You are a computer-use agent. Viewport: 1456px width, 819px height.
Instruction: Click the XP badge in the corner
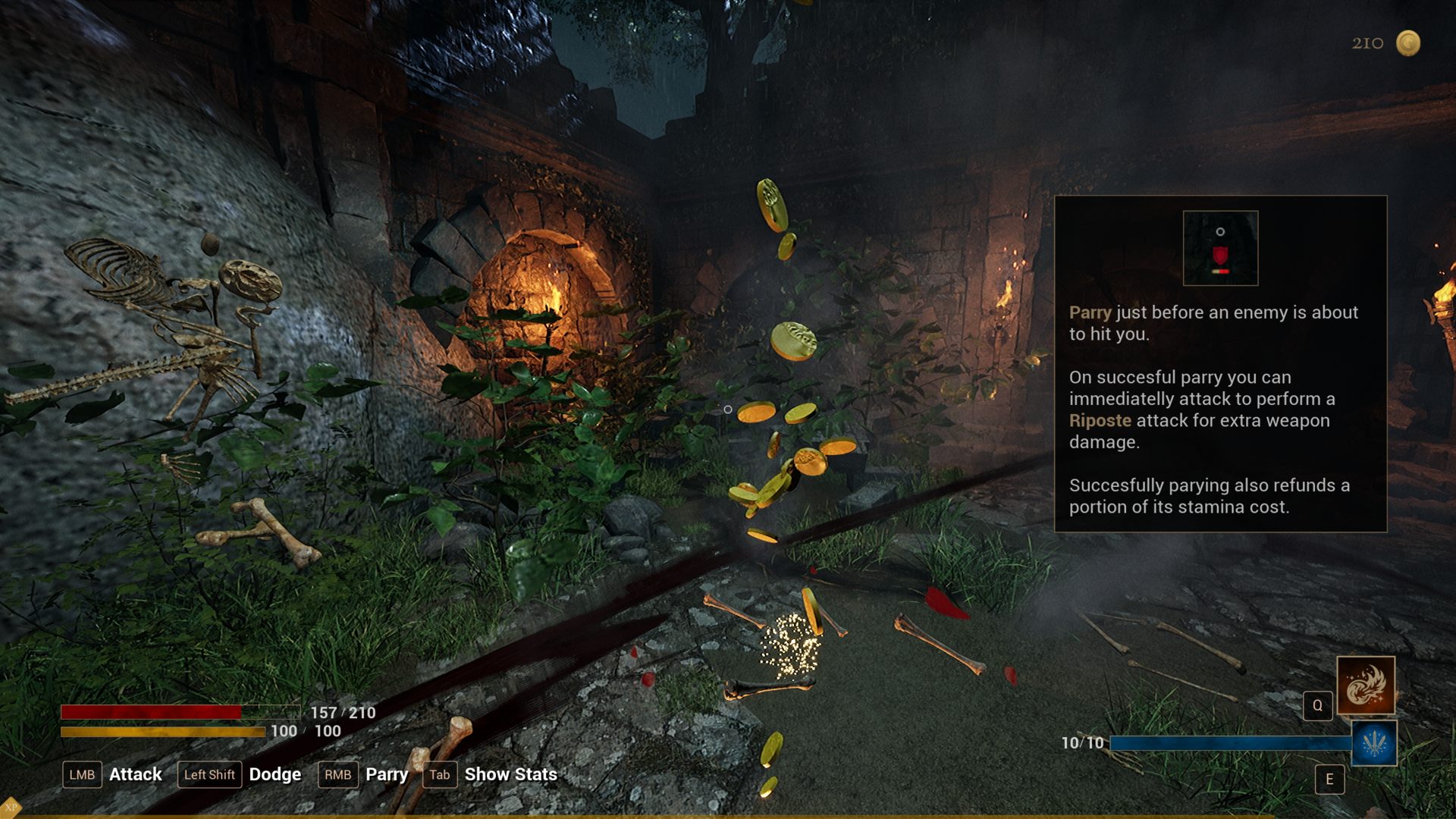[x=10, y=808]
